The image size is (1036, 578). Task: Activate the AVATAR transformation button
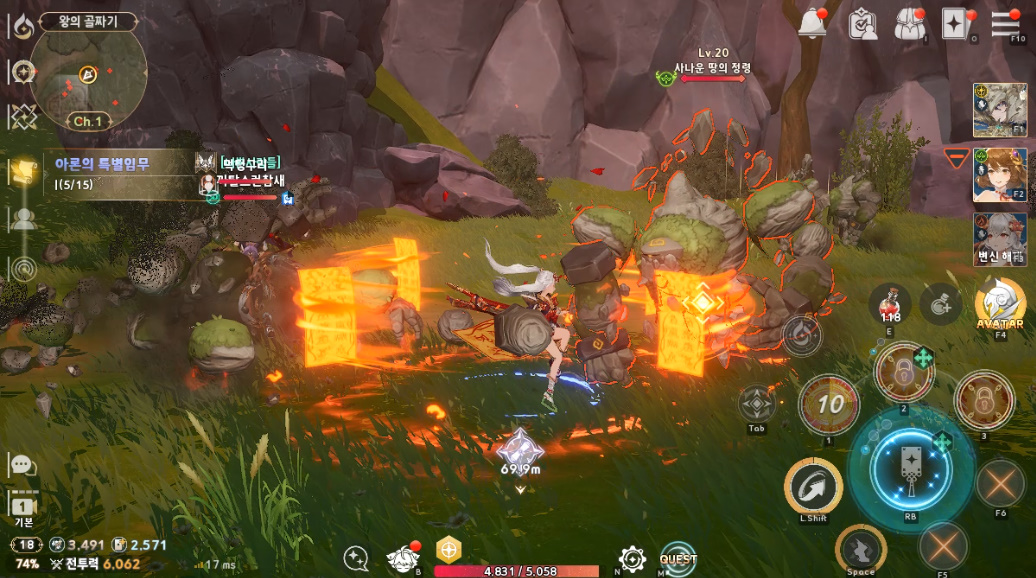pyautogui.click(x=1000, y=303)
